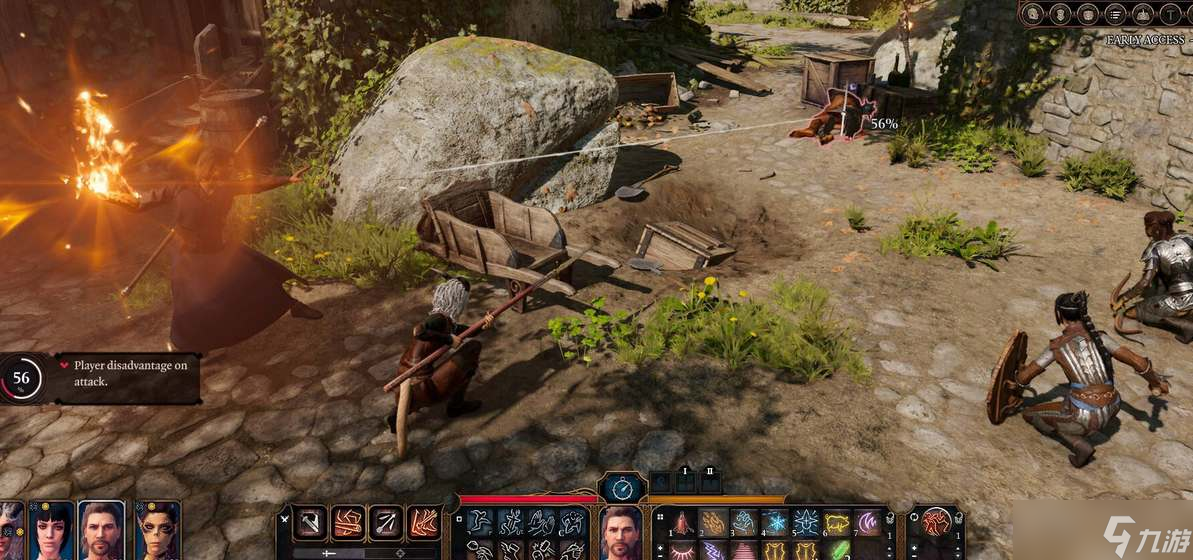Use the running figure common action
This screenshot has height=560, width=1193.
480,521
